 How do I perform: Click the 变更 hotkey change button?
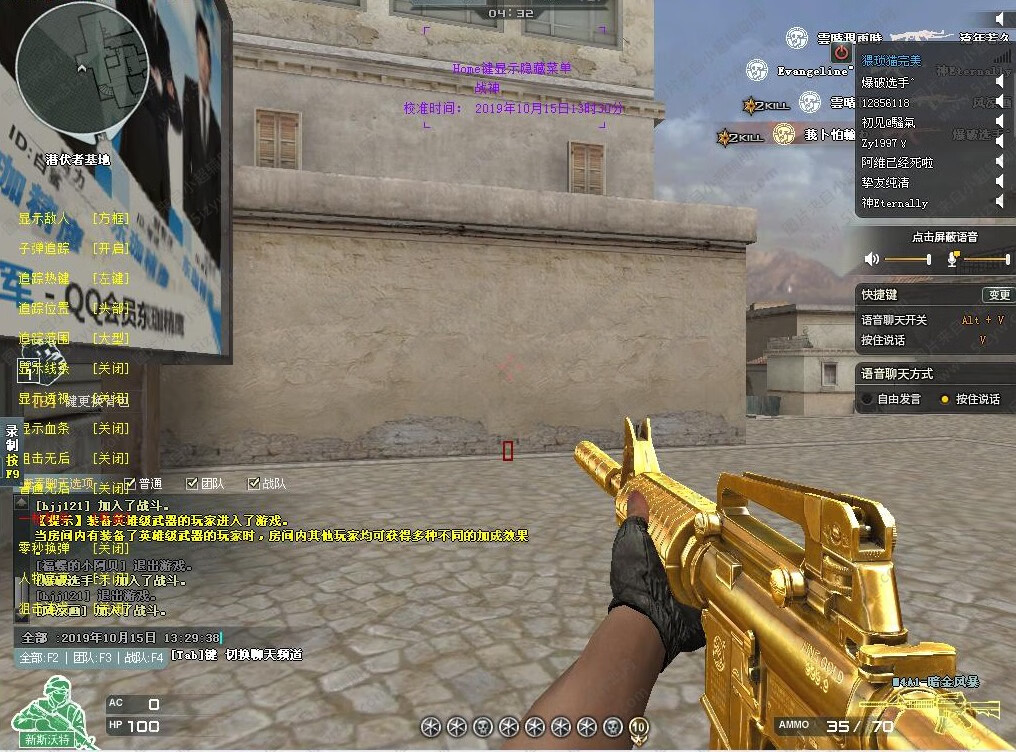click(x=997, y=295)
